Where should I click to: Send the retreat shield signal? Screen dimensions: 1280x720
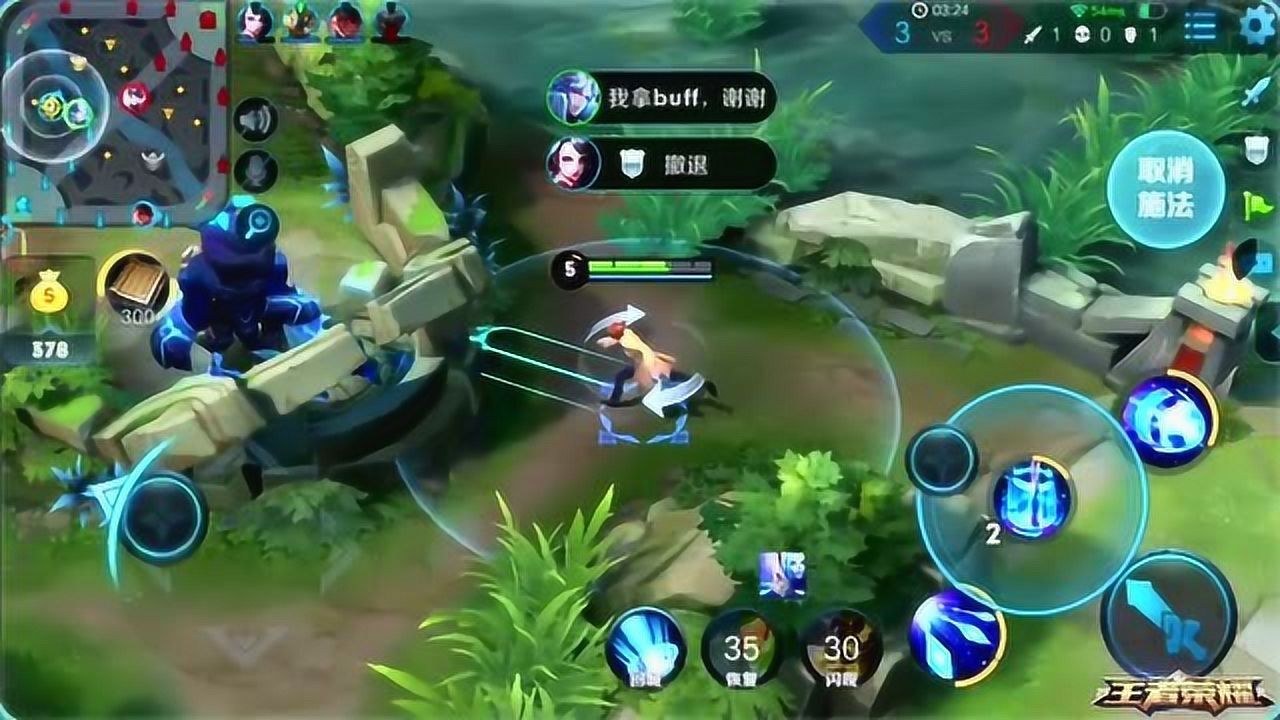(1256, 150)
